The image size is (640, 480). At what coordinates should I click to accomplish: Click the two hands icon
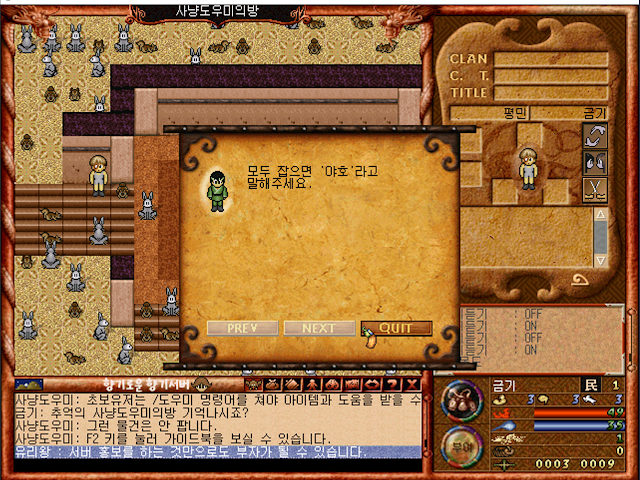(594, 161)
